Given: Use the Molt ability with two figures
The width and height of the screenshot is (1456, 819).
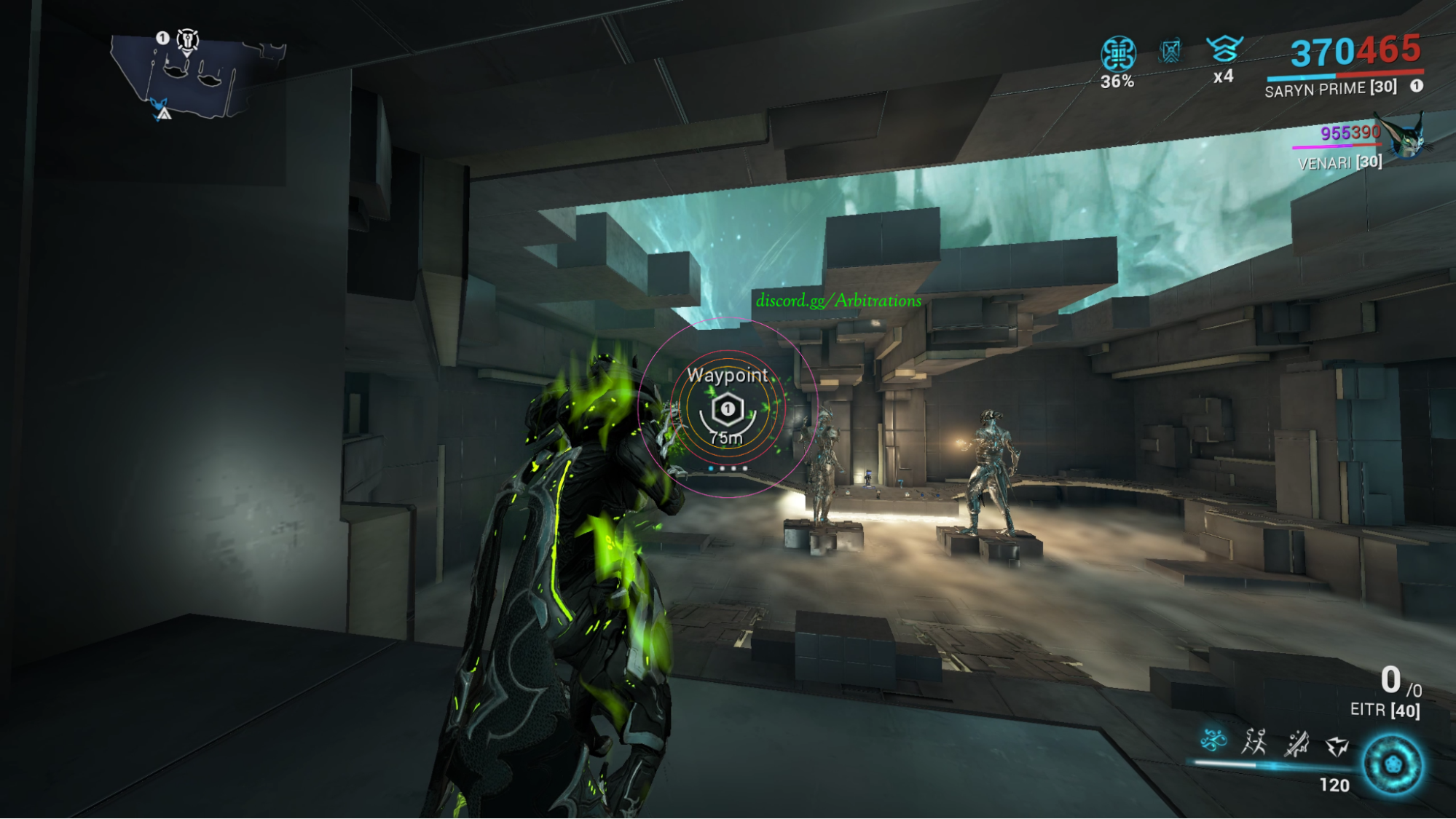Looking at the screenshot, I should coord(1254,743).
